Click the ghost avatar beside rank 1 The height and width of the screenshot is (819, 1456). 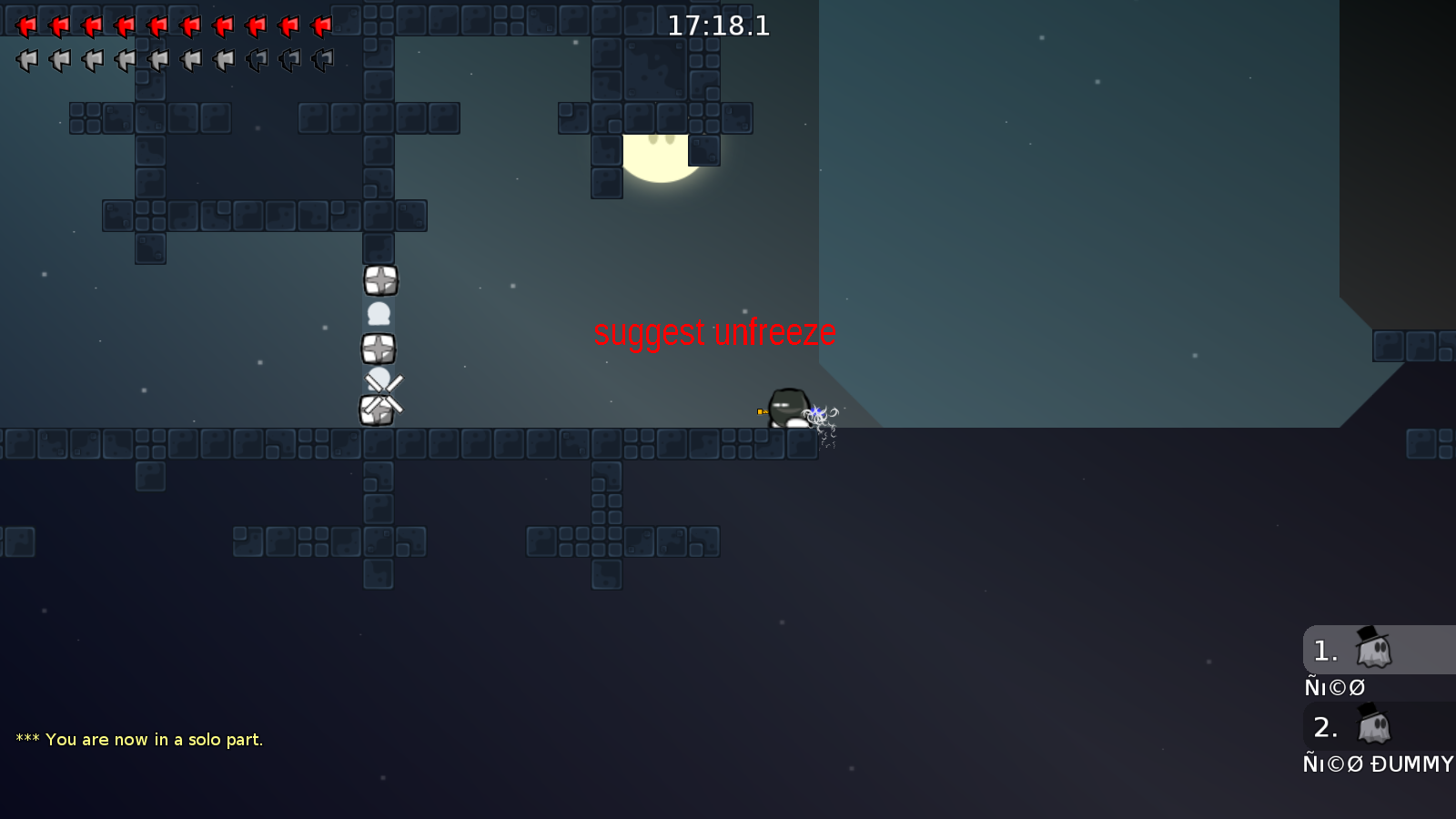coord(1372,649)
